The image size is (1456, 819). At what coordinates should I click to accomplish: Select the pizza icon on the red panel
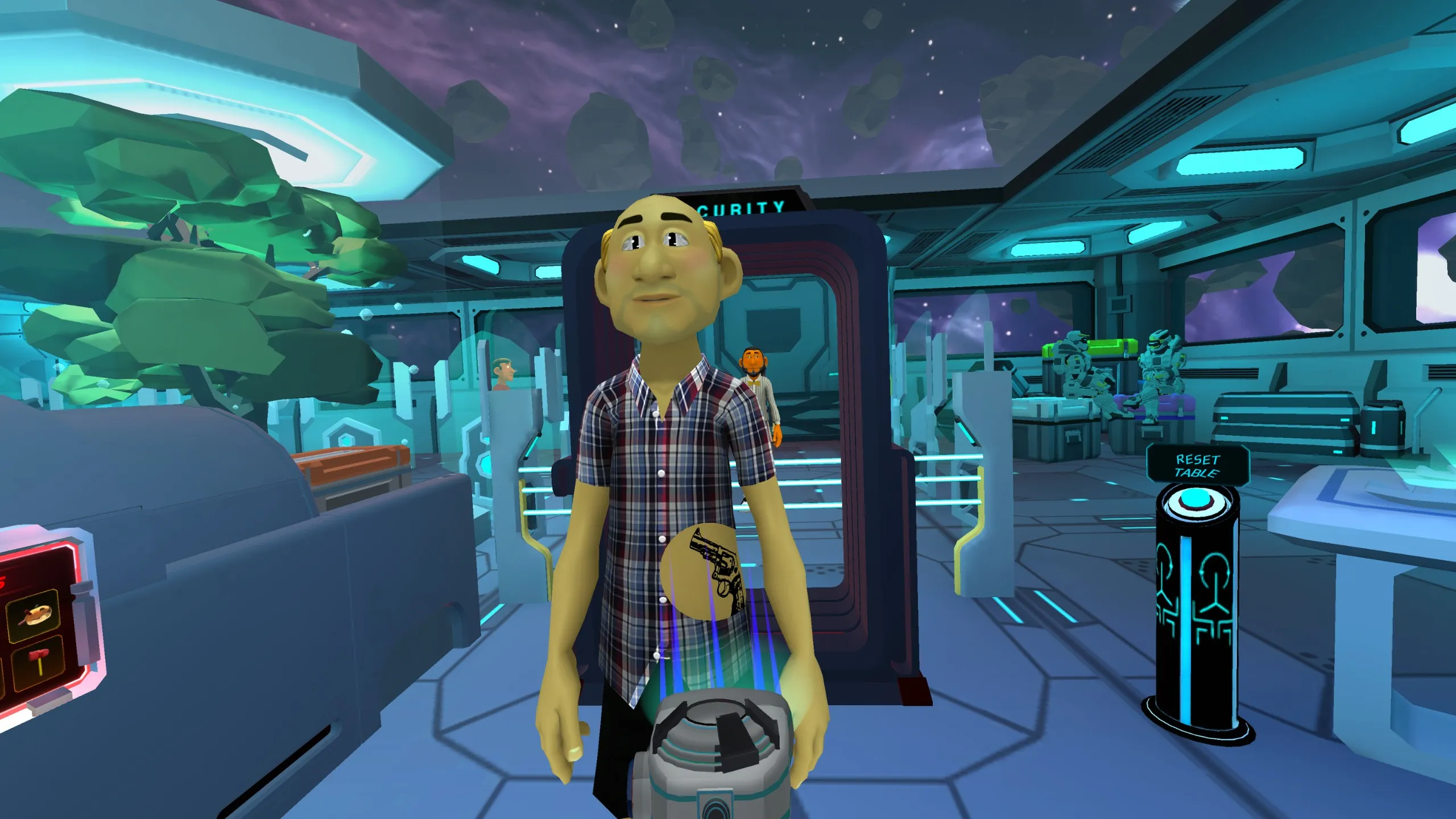tap(34, 616)
